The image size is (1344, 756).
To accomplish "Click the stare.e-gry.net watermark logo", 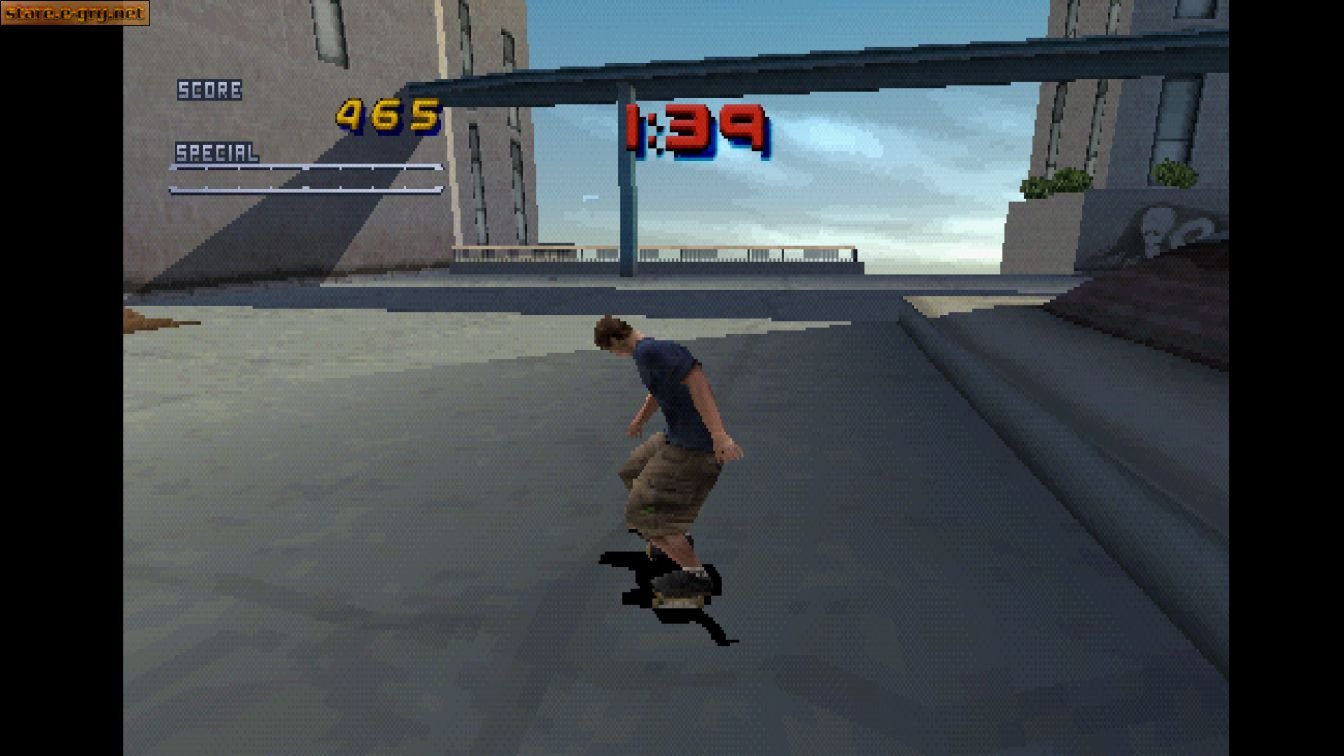I will (x=75, y=14).
